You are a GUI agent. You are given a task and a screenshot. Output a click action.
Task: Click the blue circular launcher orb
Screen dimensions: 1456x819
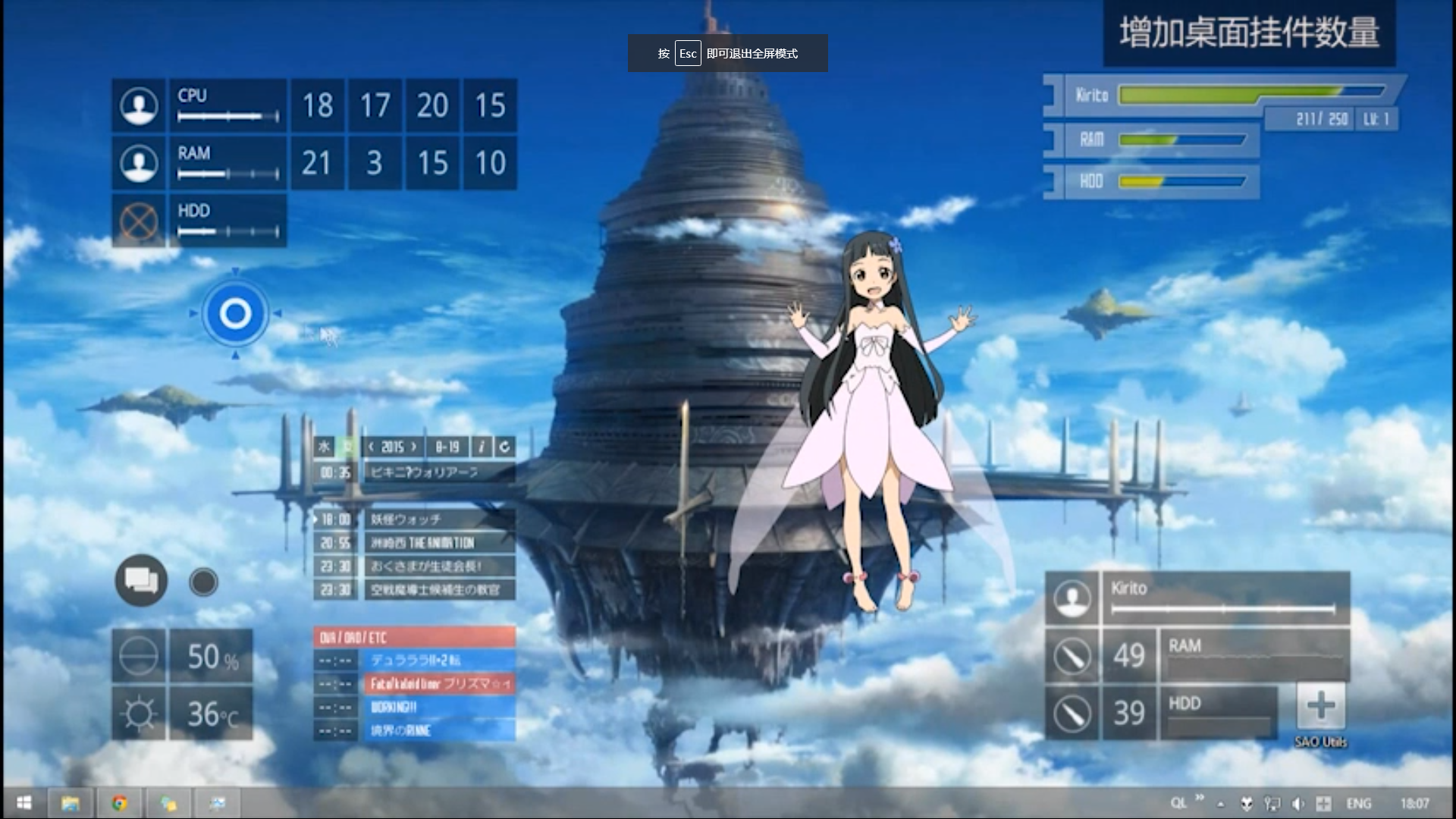coord(235,313)
